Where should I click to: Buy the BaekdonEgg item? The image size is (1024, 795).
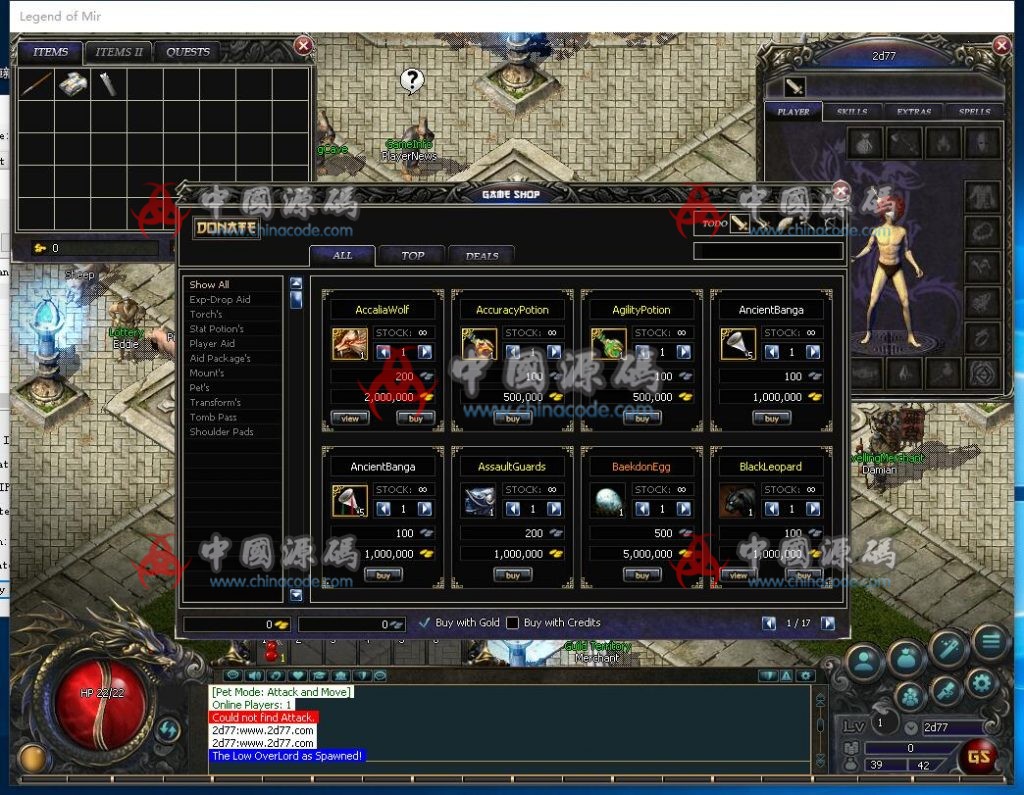click(642, 576)
